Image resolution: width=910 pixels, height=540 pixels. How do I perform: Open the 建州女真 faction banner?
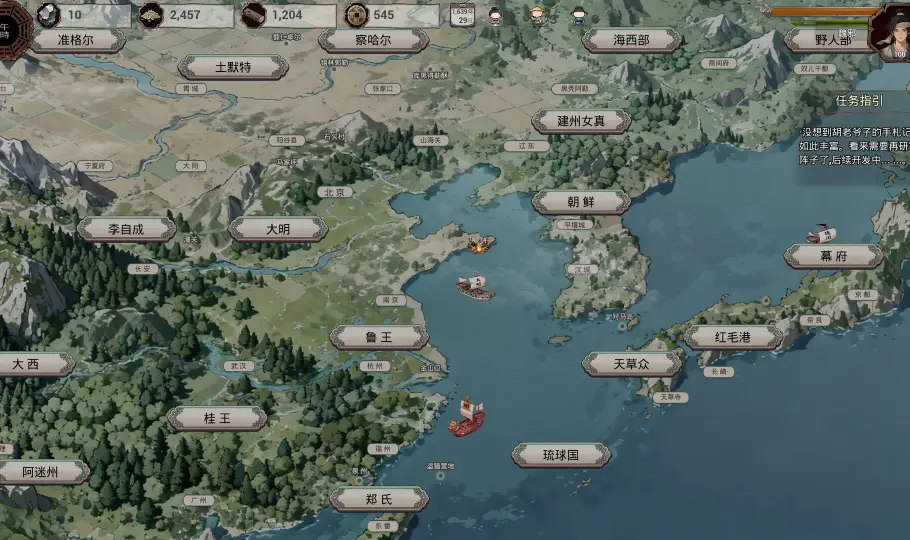tap(581, 121)
